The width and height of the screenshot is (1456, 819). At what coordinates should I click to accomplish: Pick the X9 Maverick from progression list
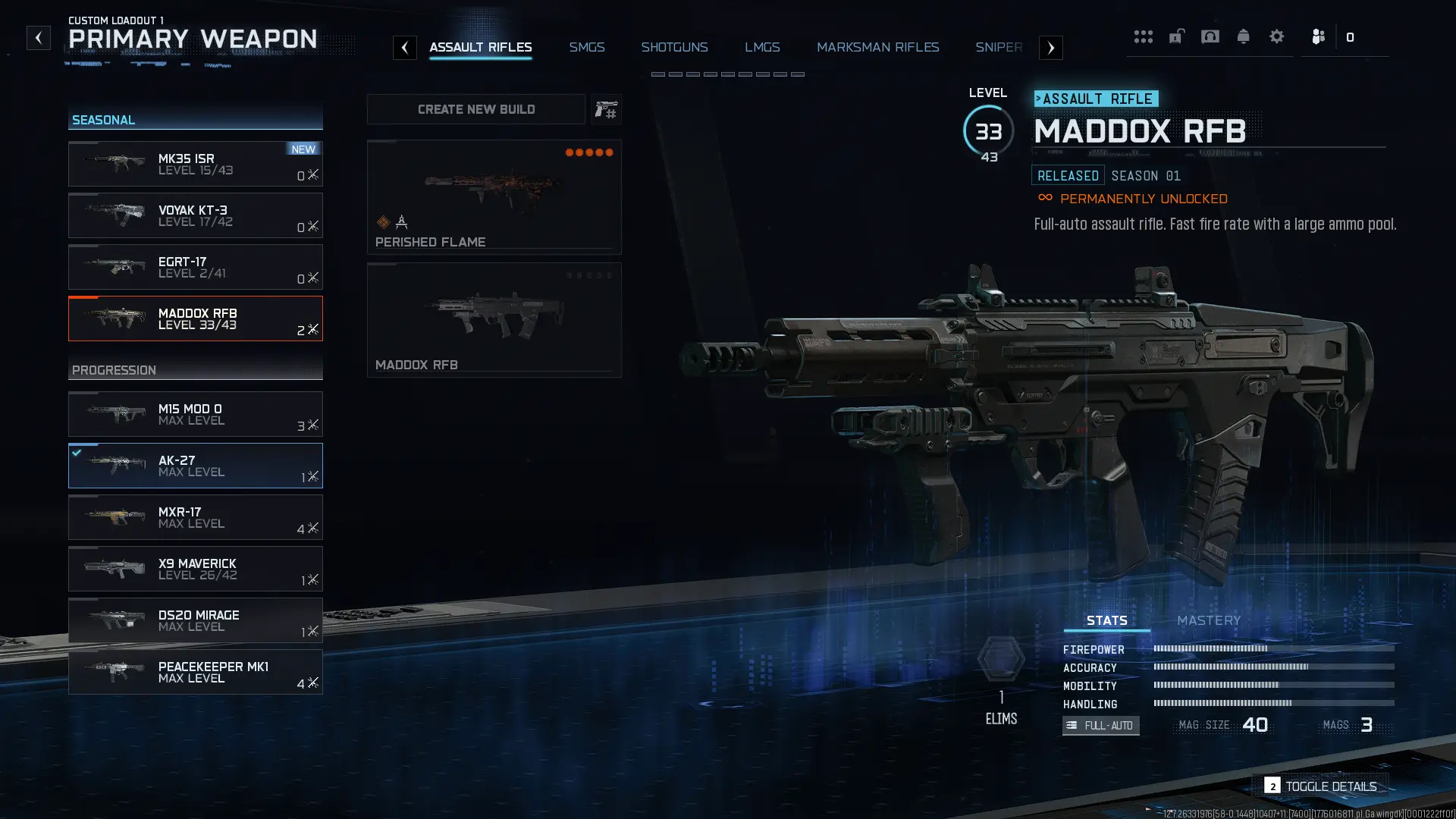tap(195, 569)
